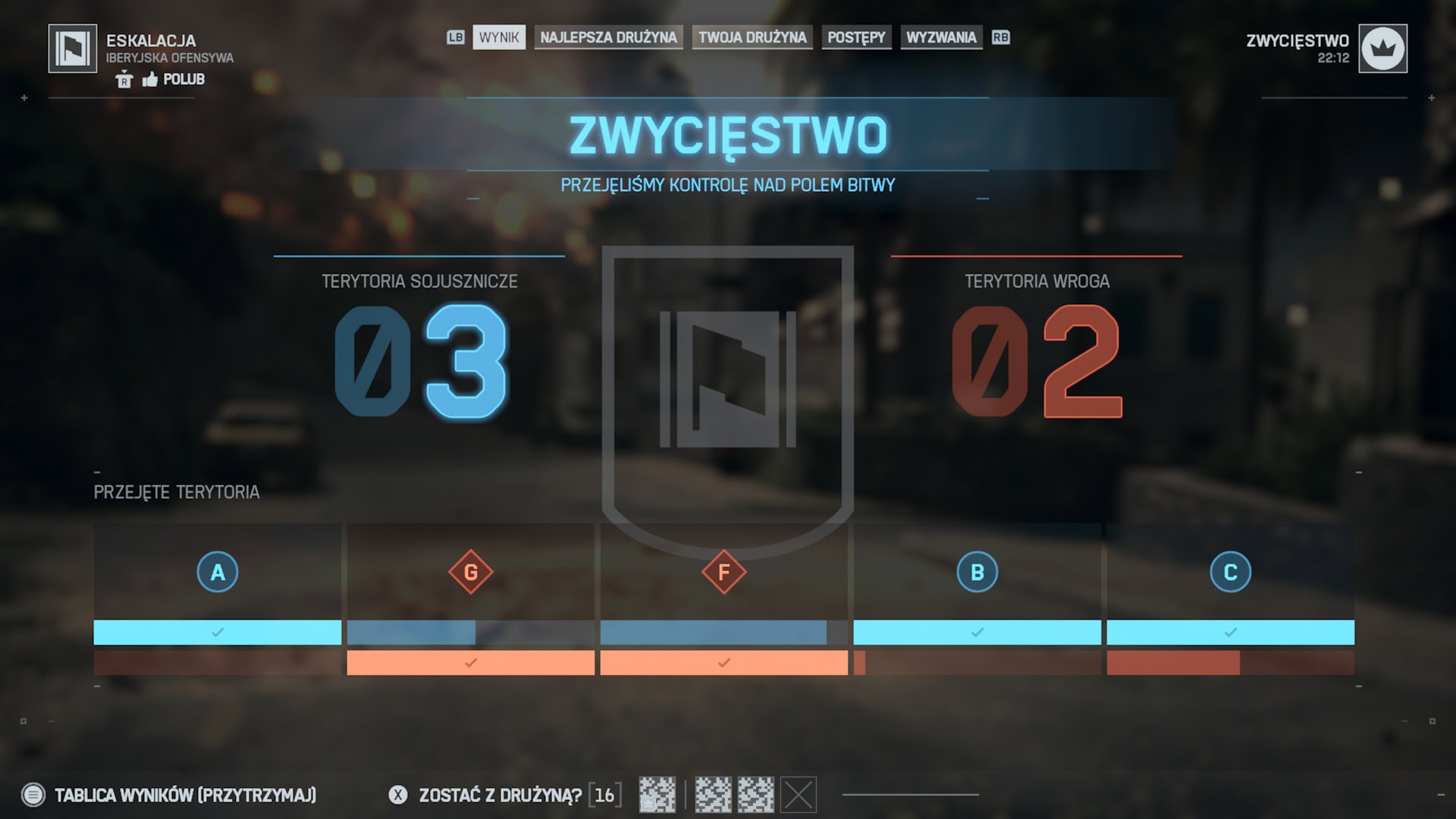Open the POSTĘPY section
Screen dimensions: 1456x819
coord(855,37)
